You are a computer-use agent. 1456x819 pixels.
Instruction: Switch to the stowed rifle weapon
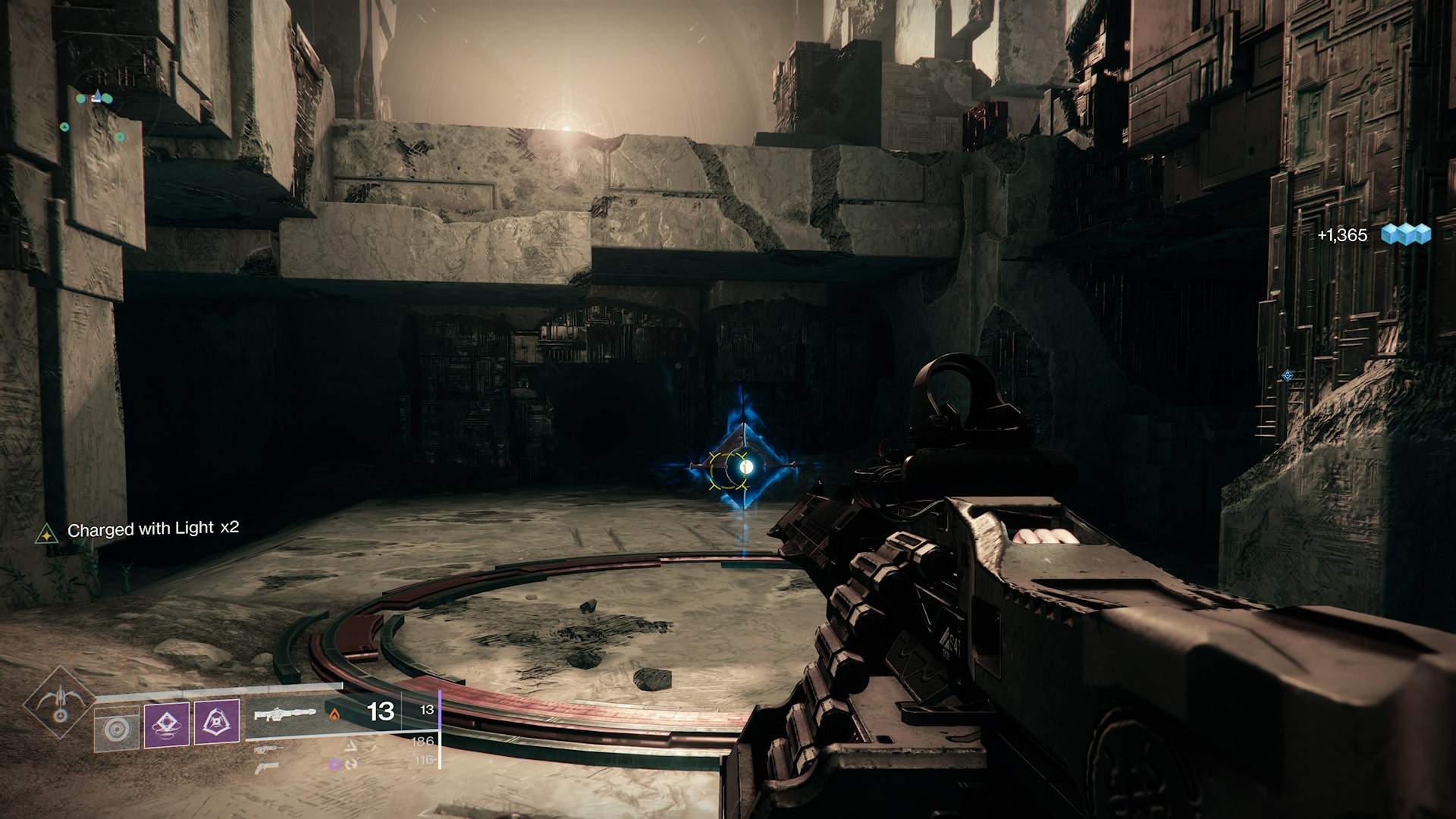pos(265,749)
